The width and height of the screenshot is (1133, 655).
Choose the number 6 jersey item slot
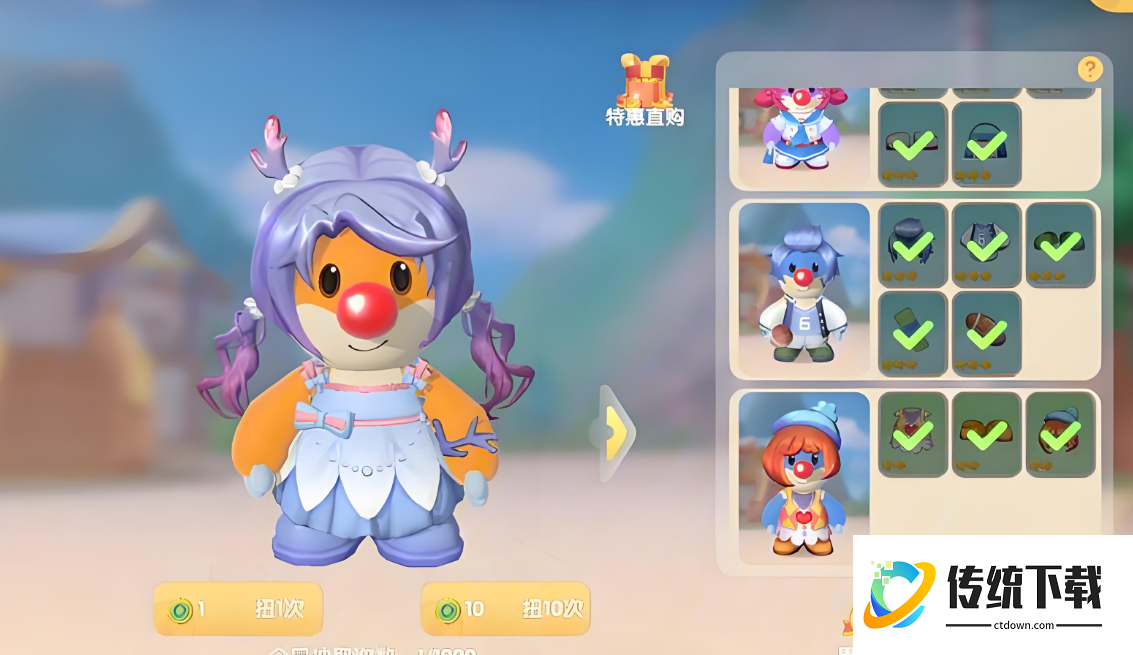(x=987, y=245)
